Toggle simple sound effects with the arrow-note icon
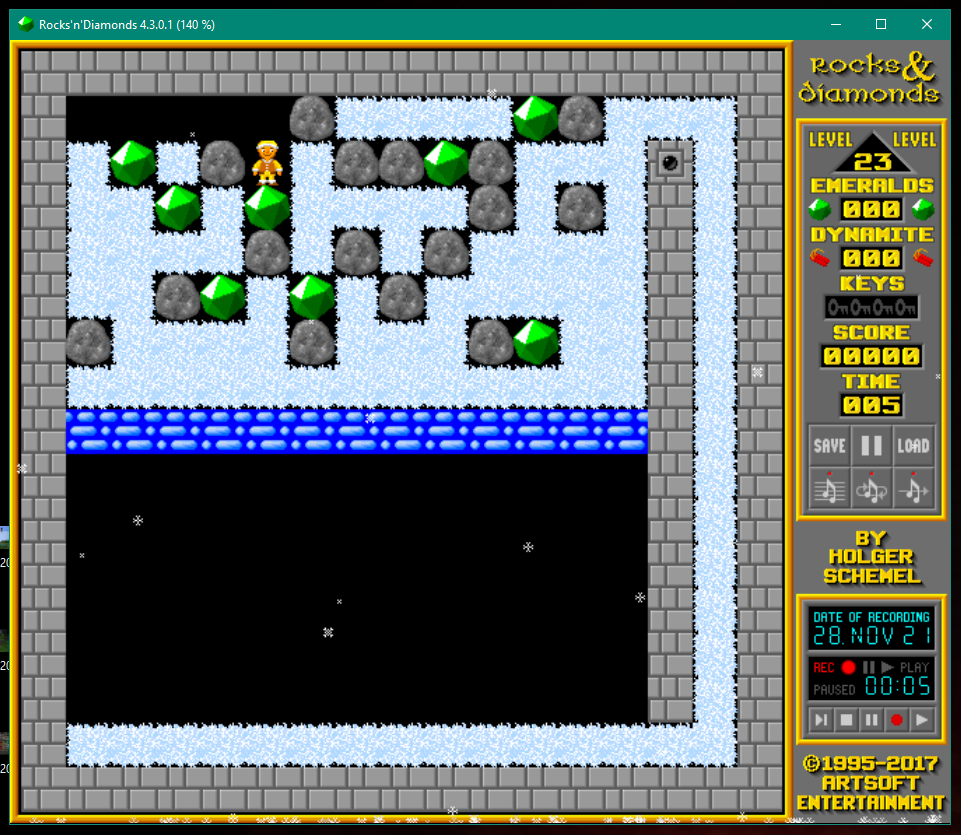The width and height of the screenshot is (961, 835). pos(913,487)
